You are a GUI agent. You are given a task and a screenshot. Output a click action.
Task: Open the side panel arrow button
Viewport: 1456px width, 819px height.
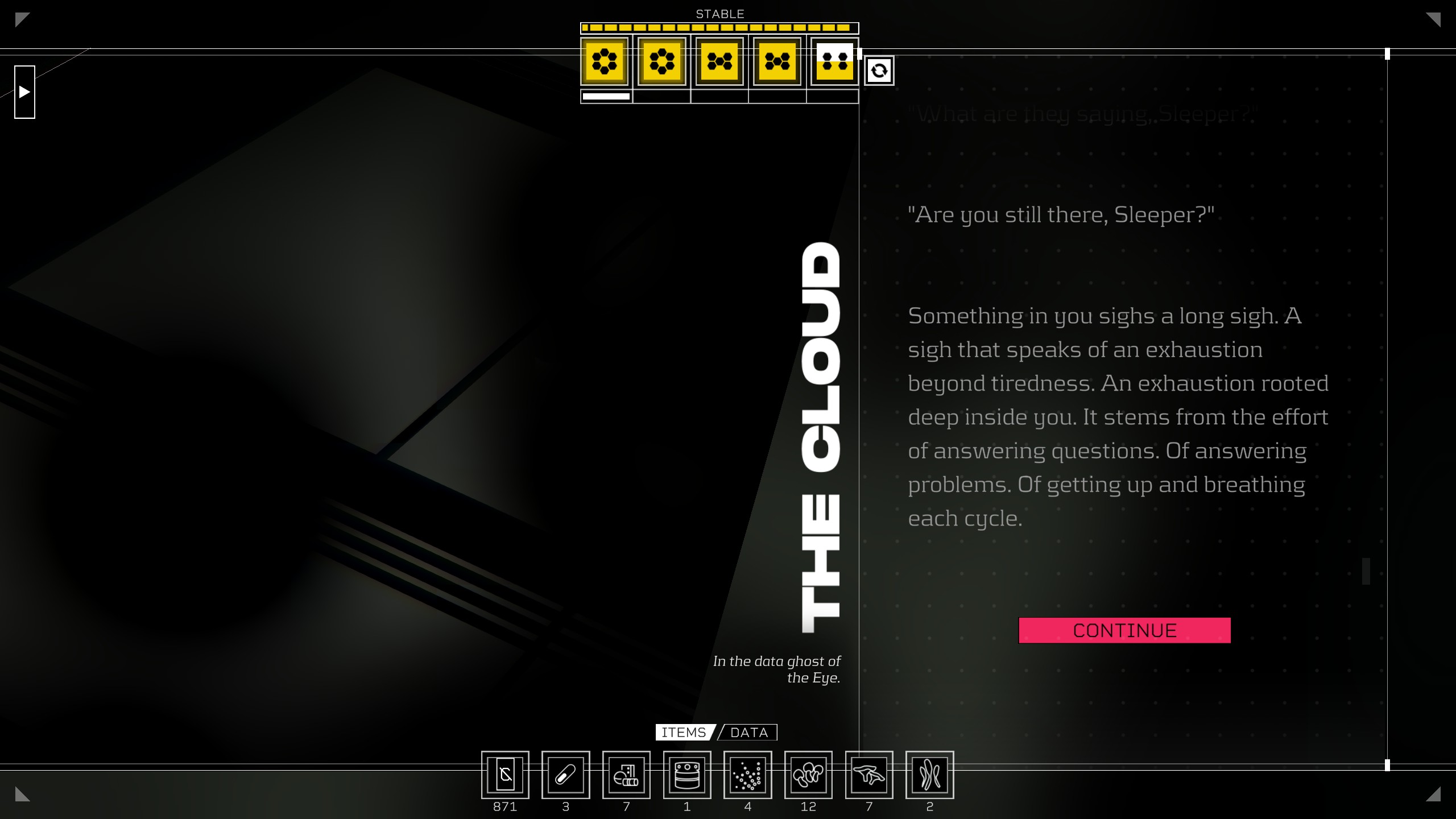[x=24, y=92]
